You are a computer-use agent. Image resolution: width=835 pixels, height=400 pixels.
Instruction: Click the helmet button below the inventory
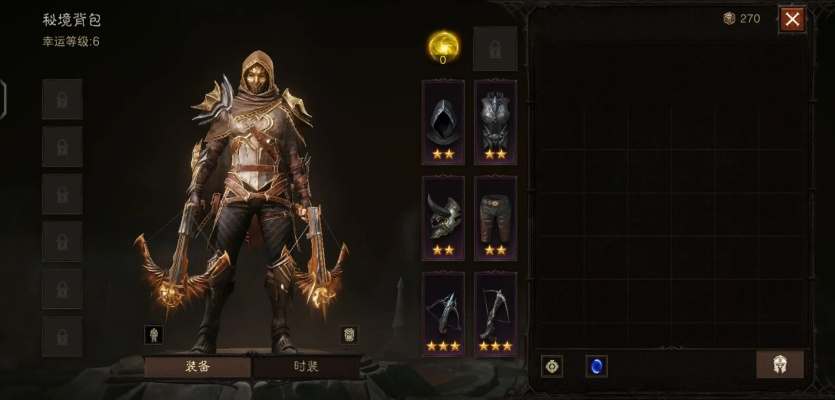pyautogui.click(x=780, y=365)
